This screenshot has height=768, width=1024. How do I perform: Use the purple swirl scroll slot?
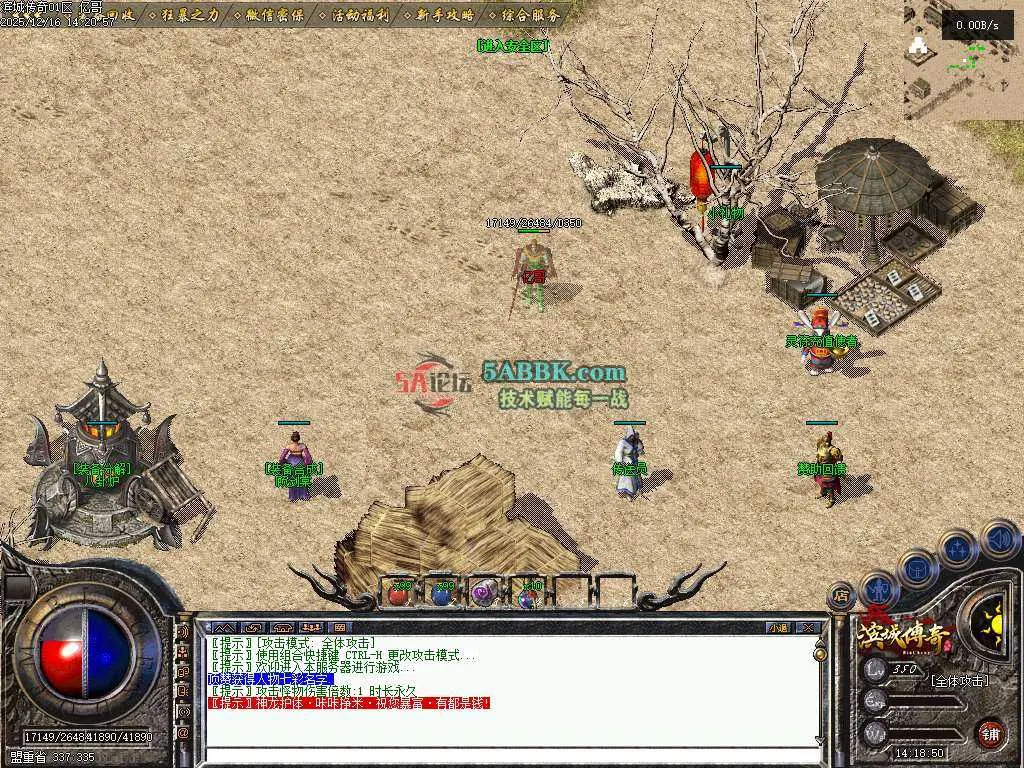(x=485, y=593)
